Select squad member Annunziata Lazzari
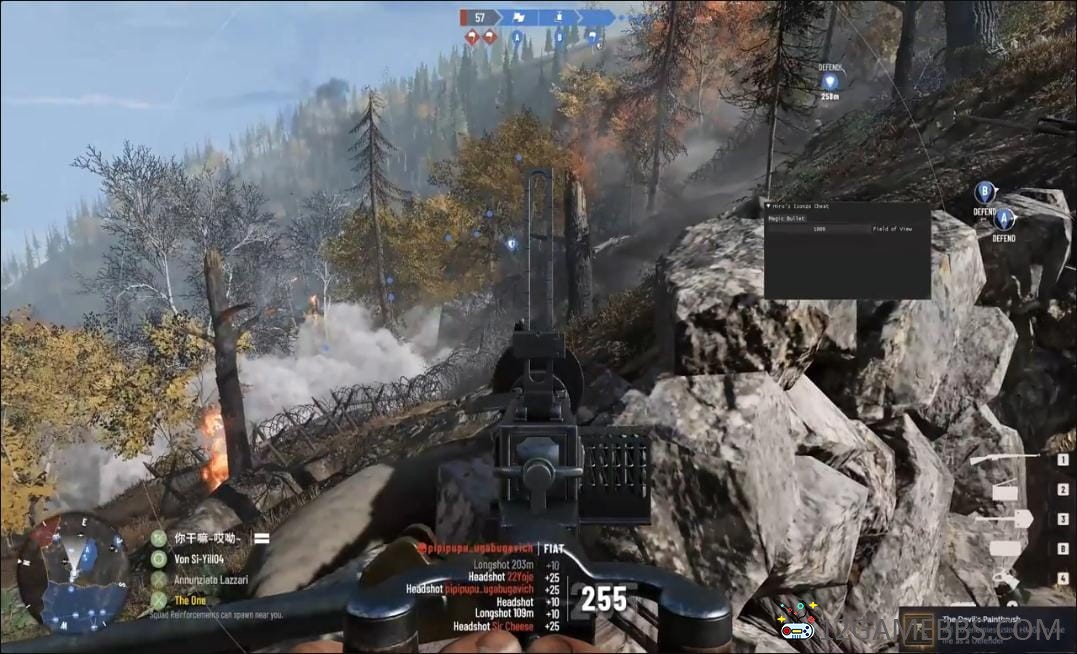Screen dimensions: 1077x654 (x=210, y=579)
